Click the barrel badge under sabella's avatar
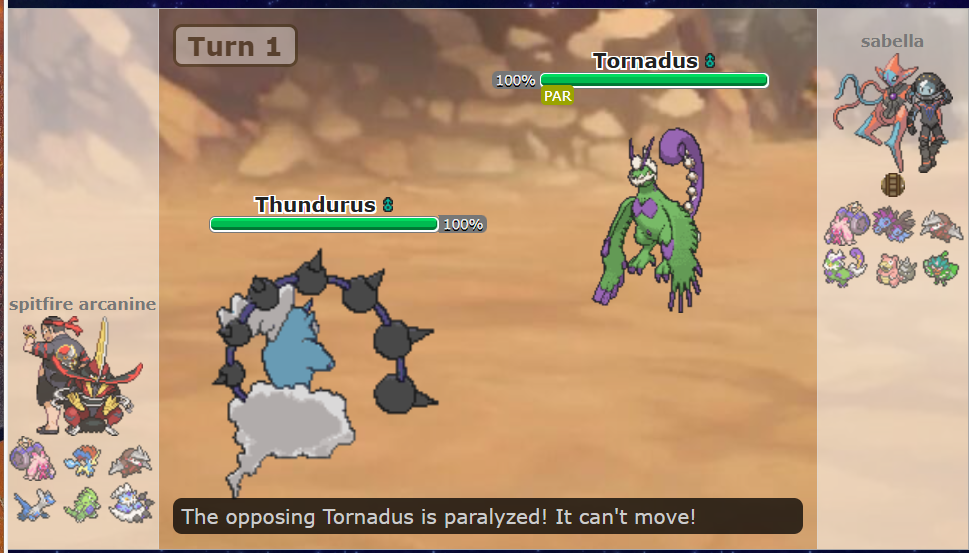Image resolution: width=969 pixels, height=553 pixels. (x=892, y=185)
